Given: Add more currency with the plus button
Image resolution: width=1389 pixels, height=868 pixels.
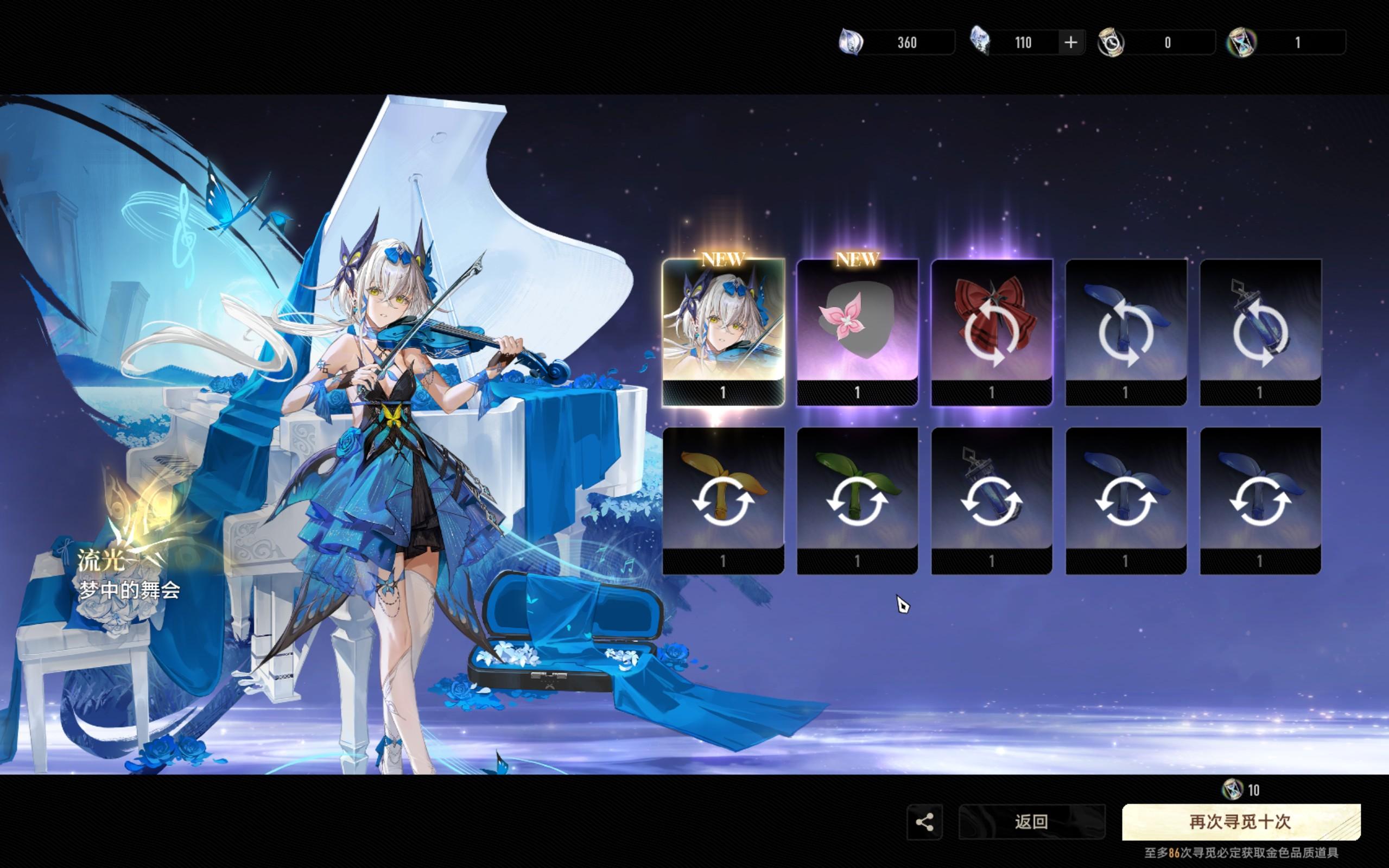Looking at the screenshot, I should point(1070,42).
